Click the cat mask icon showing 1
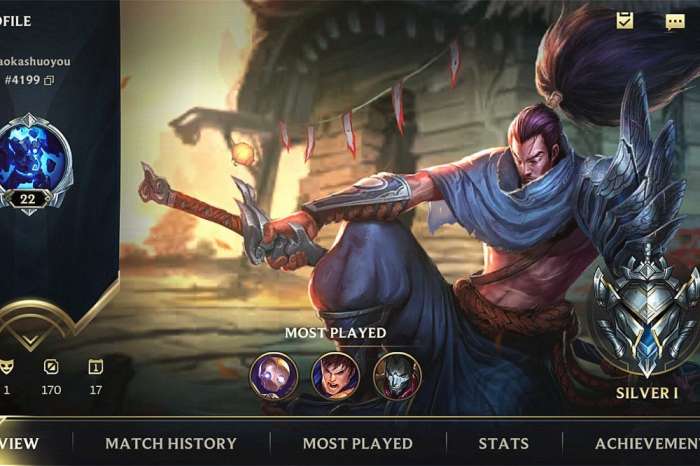Viewport: 700px width, 466px height. [x=7, y=367]
